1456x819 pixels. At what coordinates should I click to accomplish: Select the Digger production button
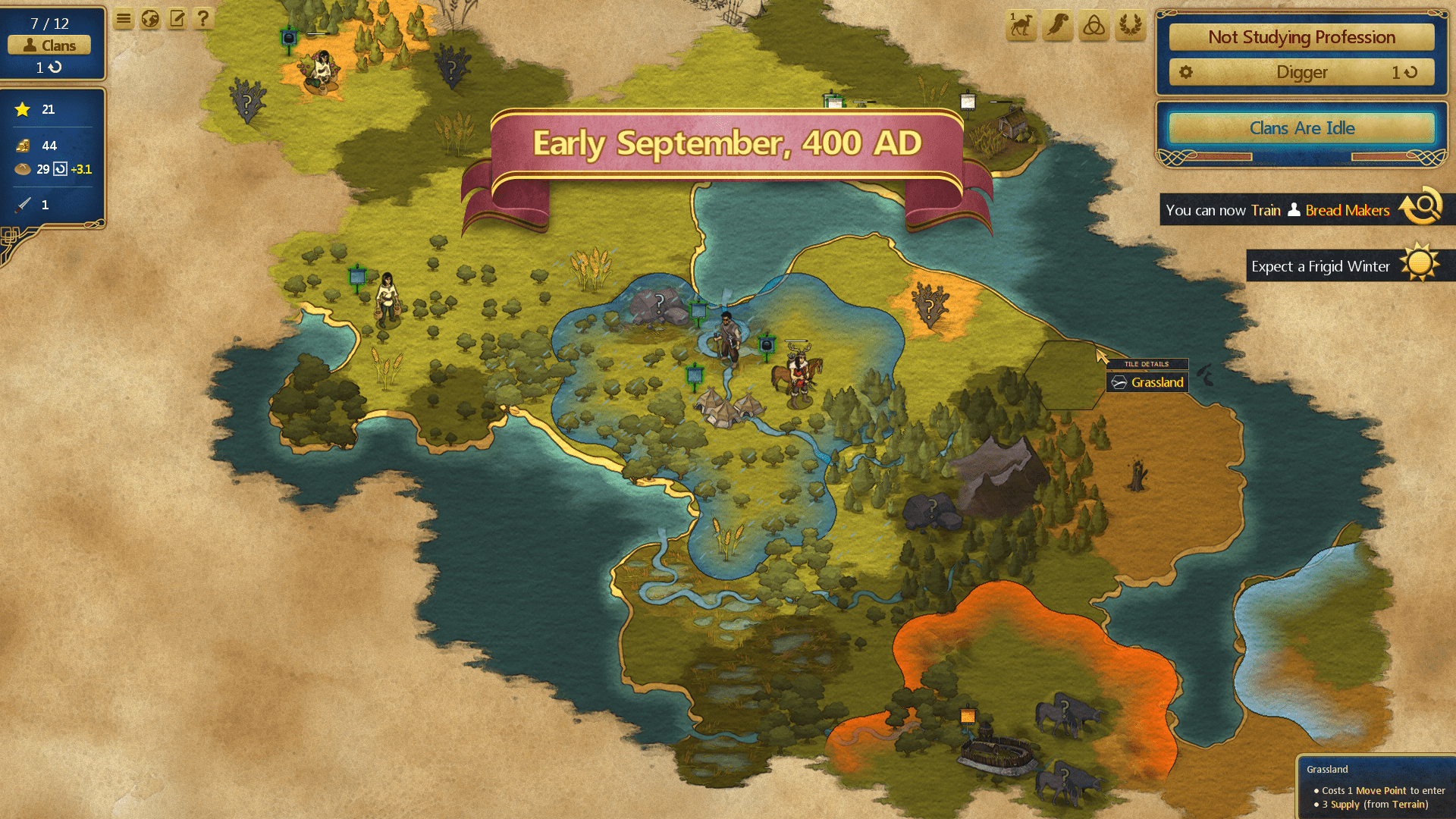tap(1301, 73)
